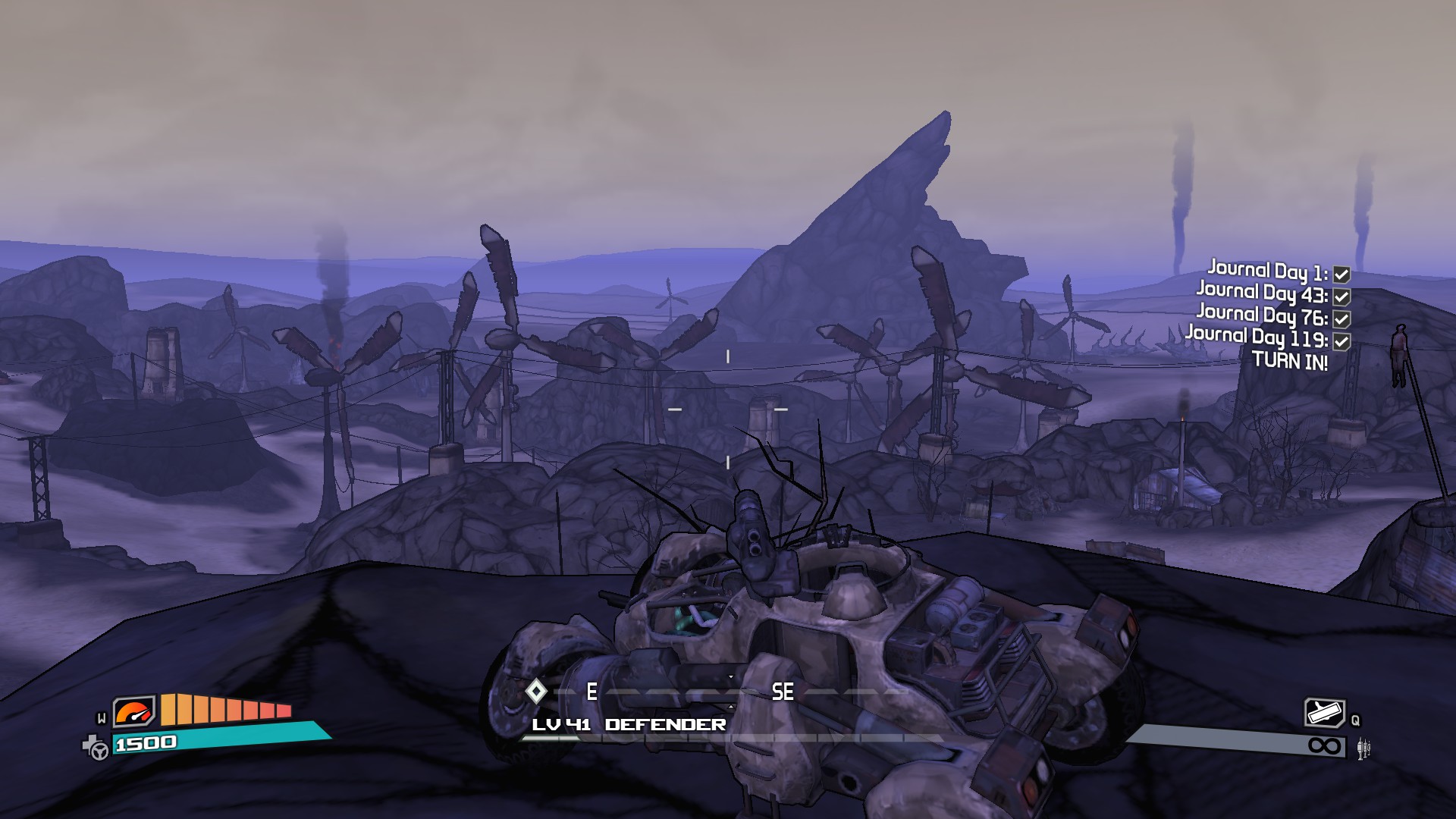Viewport: 1456px width, 819px height.
Task: Select the Journal Day 1 objective checkbox
Action: point(1341,275)
